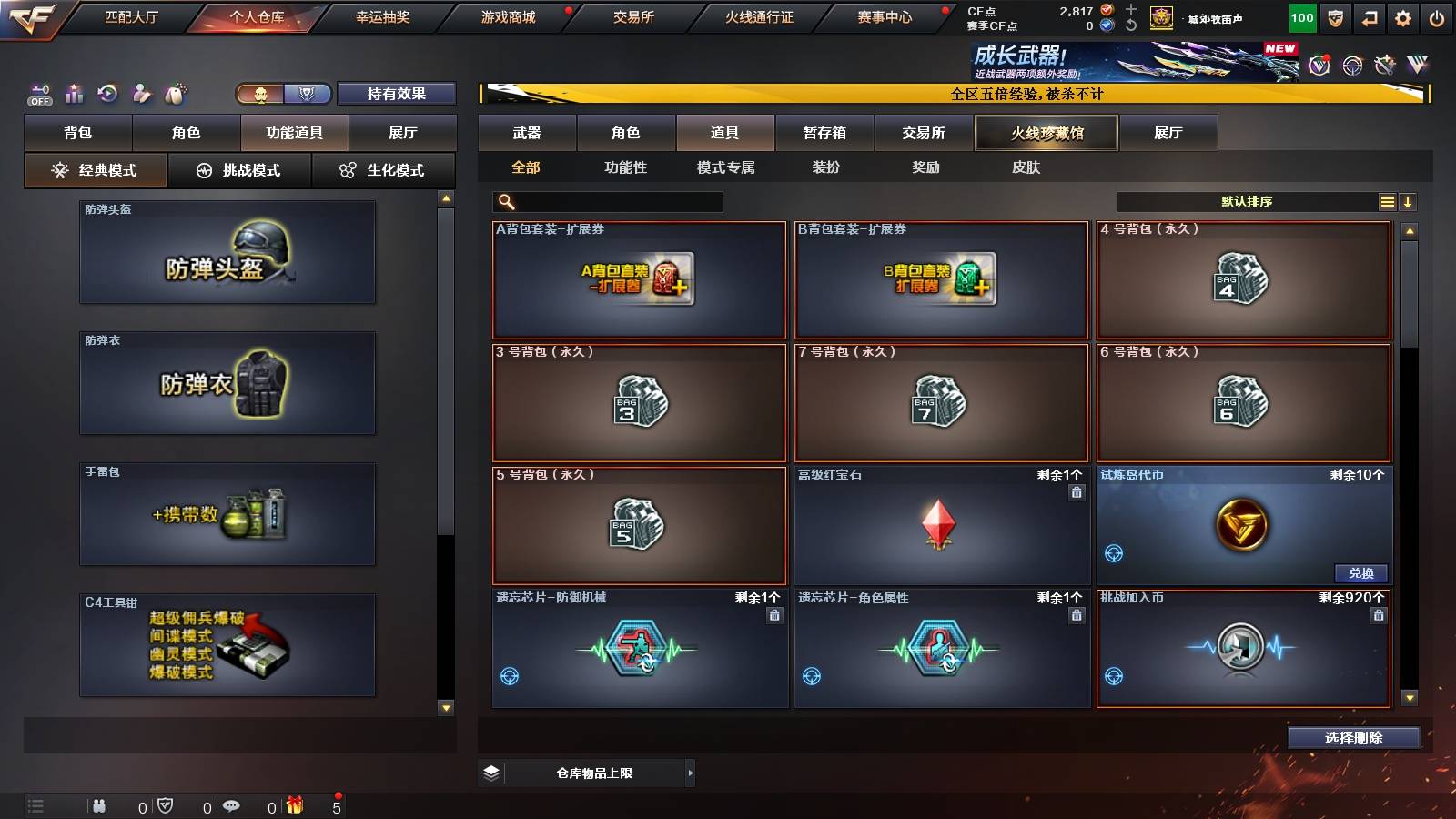Viewport: 1456px width, 819px height.
Task: Click the trash icon on the 高级红宝石 item
Action: pos(1077,493)
